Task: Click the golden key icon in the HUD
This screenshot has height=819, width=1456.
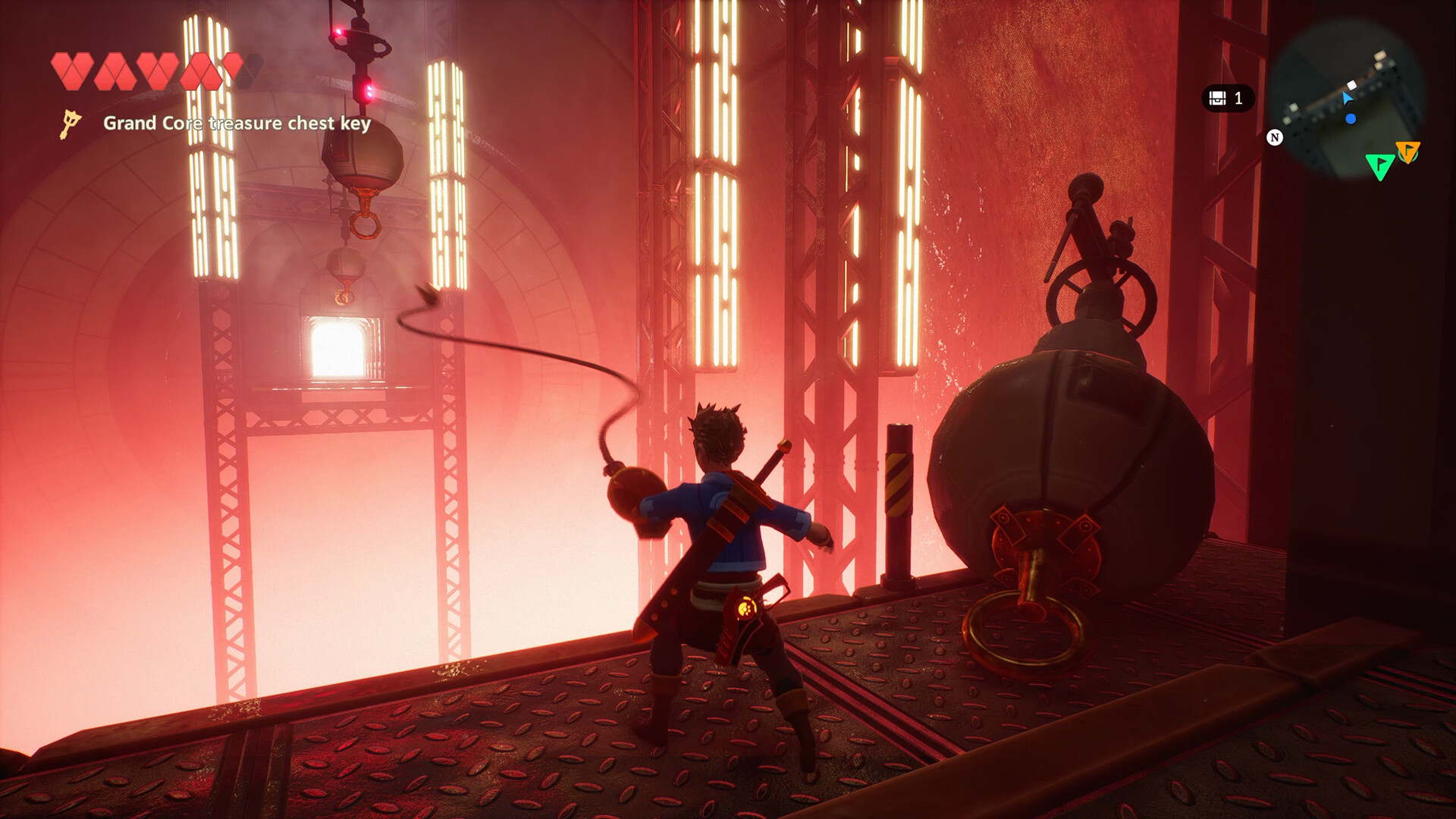Action: (x=70, y=124)
